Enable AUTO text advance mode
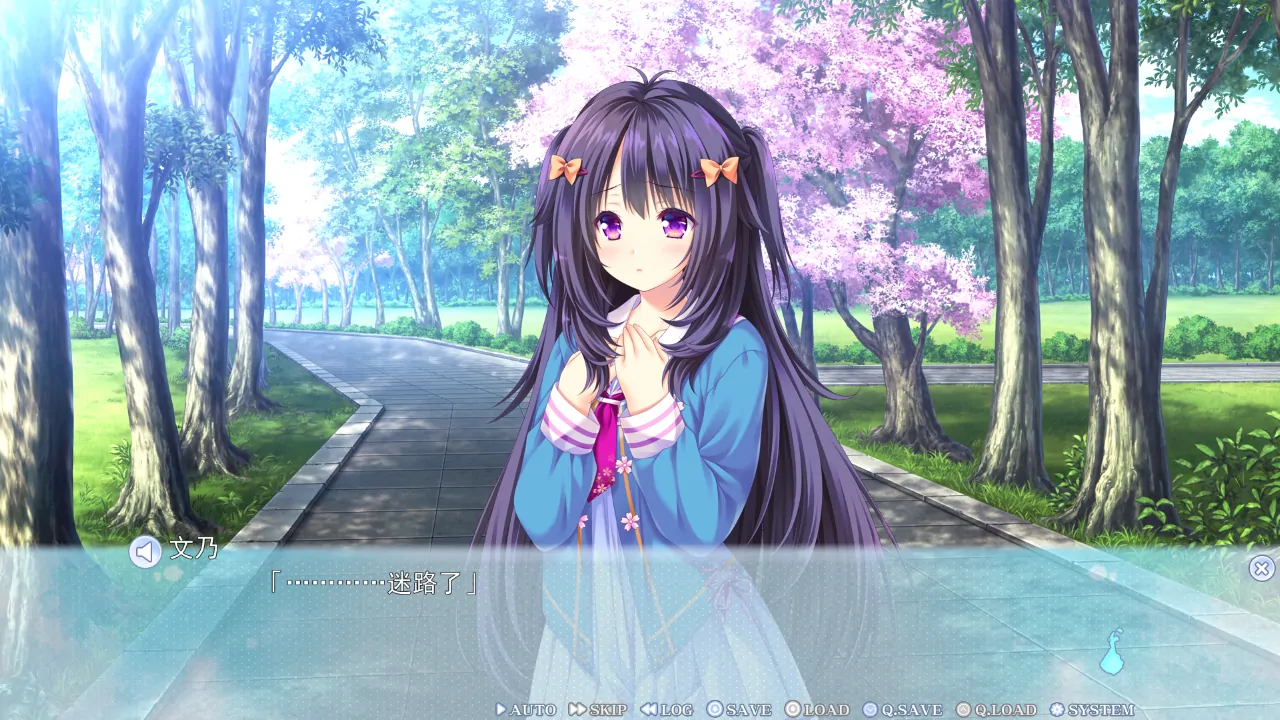Image resolution: width=1280 pixels, height=720 pixels. pos(526,710)
